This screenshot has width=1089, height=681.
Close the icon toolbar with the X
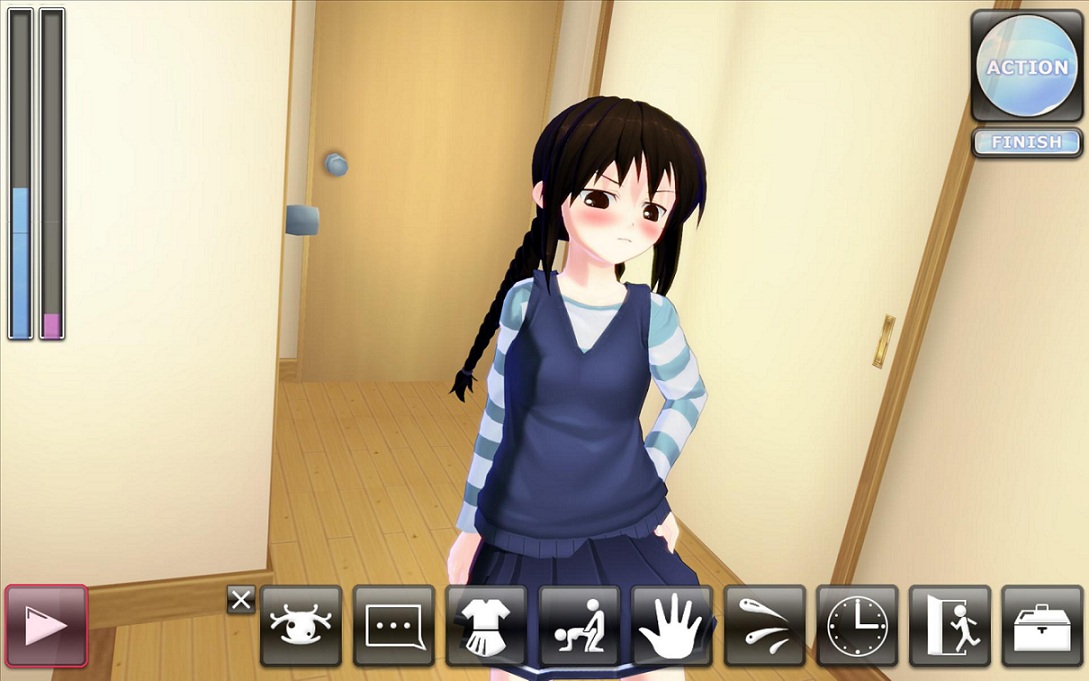click(241, 599)
